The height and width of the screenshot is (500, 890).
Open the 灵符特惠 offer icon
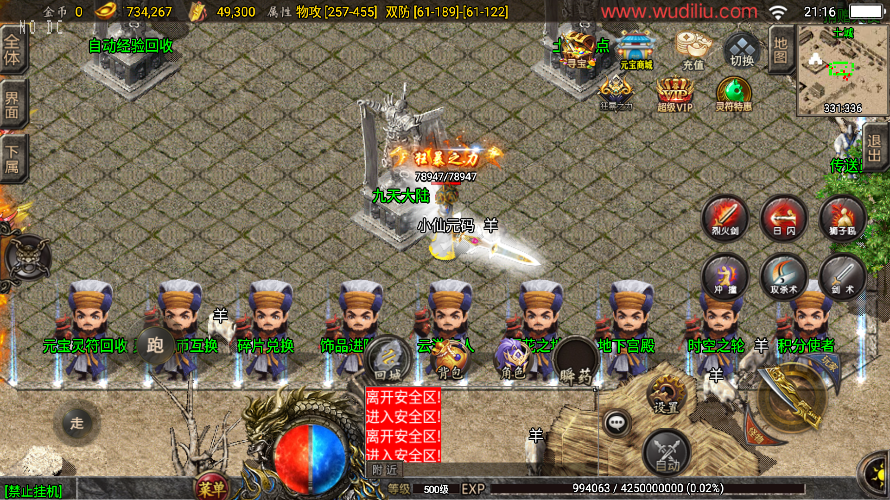coord(734,94)
